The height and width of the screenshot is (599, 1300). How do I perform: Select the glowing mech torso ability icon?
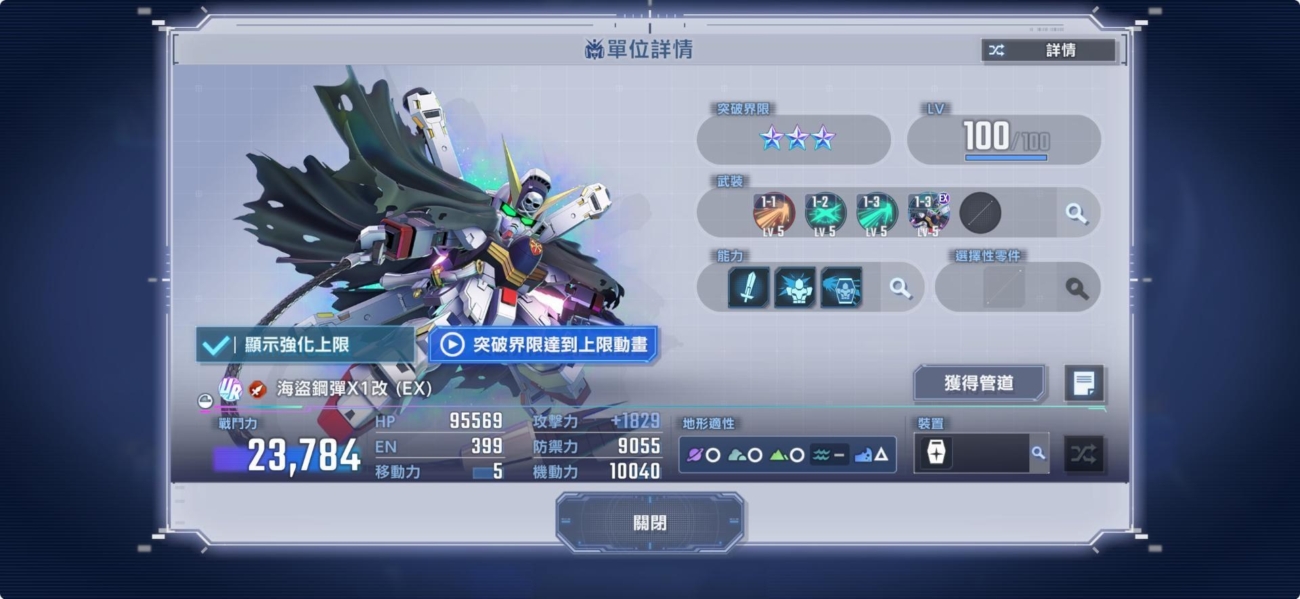tap(795, 288)
